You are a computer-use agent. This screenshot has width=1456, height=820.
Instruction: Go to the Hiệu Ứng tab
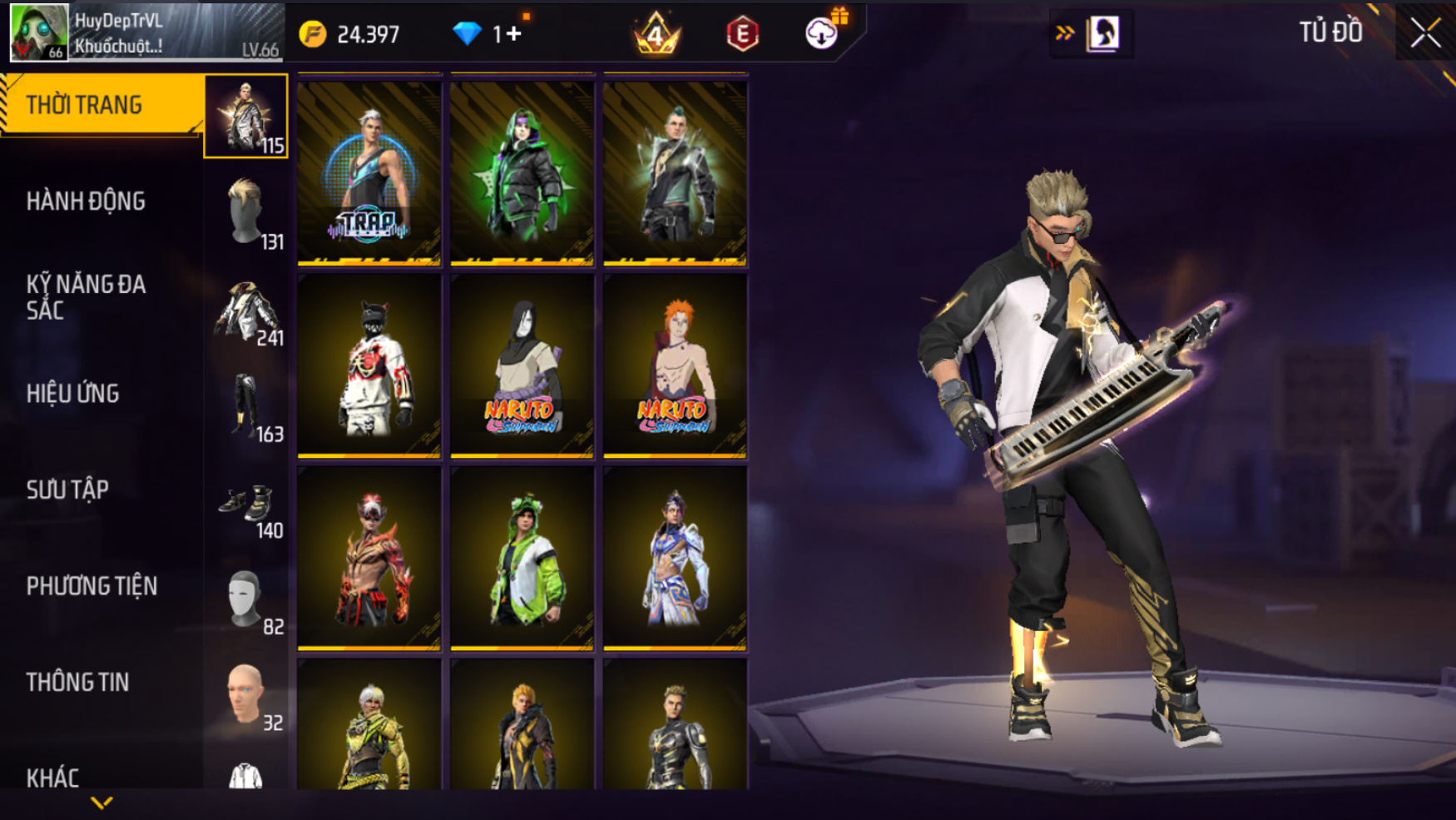[x=72, y=394]
